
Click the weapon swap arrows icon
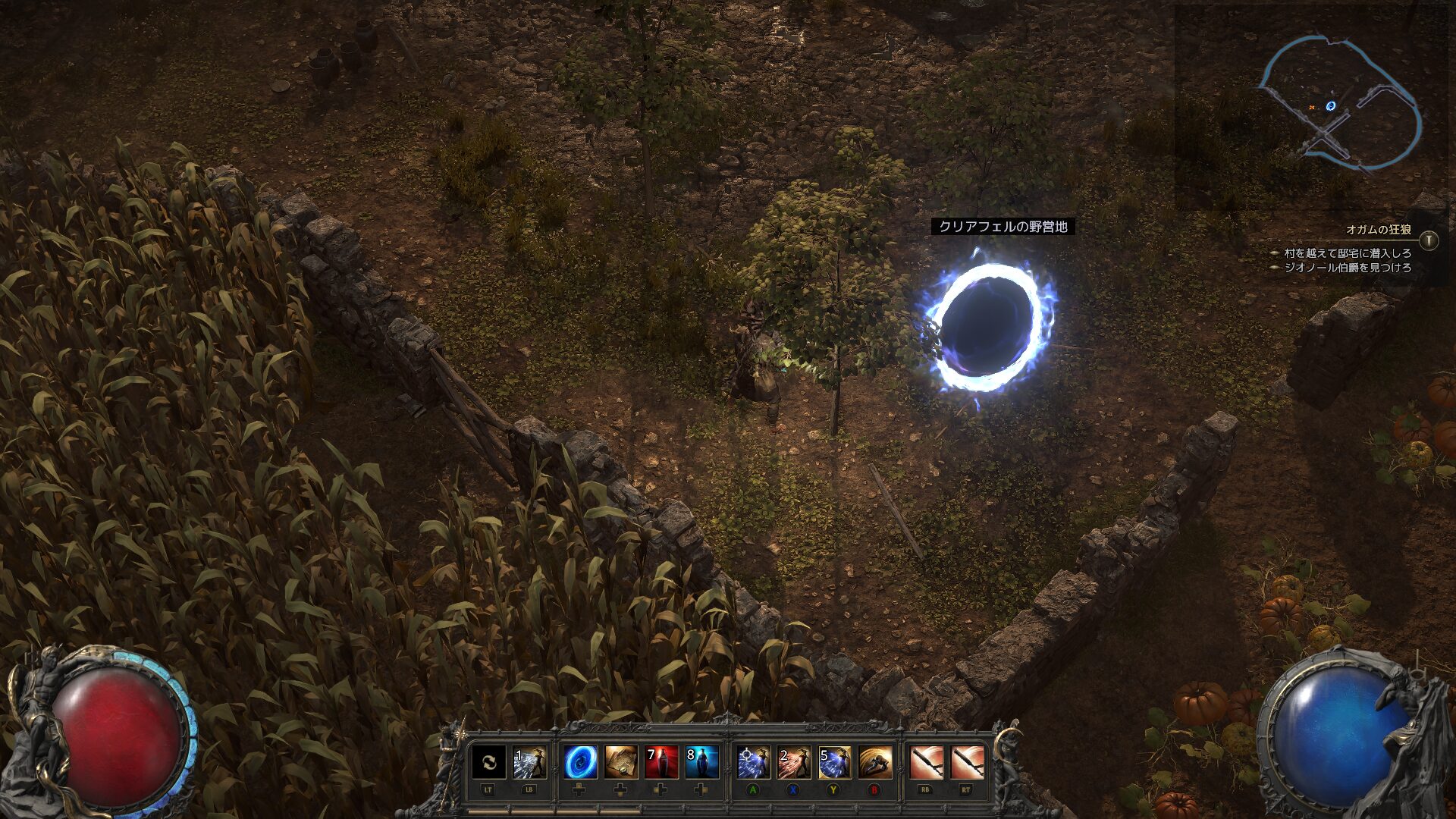489,762
